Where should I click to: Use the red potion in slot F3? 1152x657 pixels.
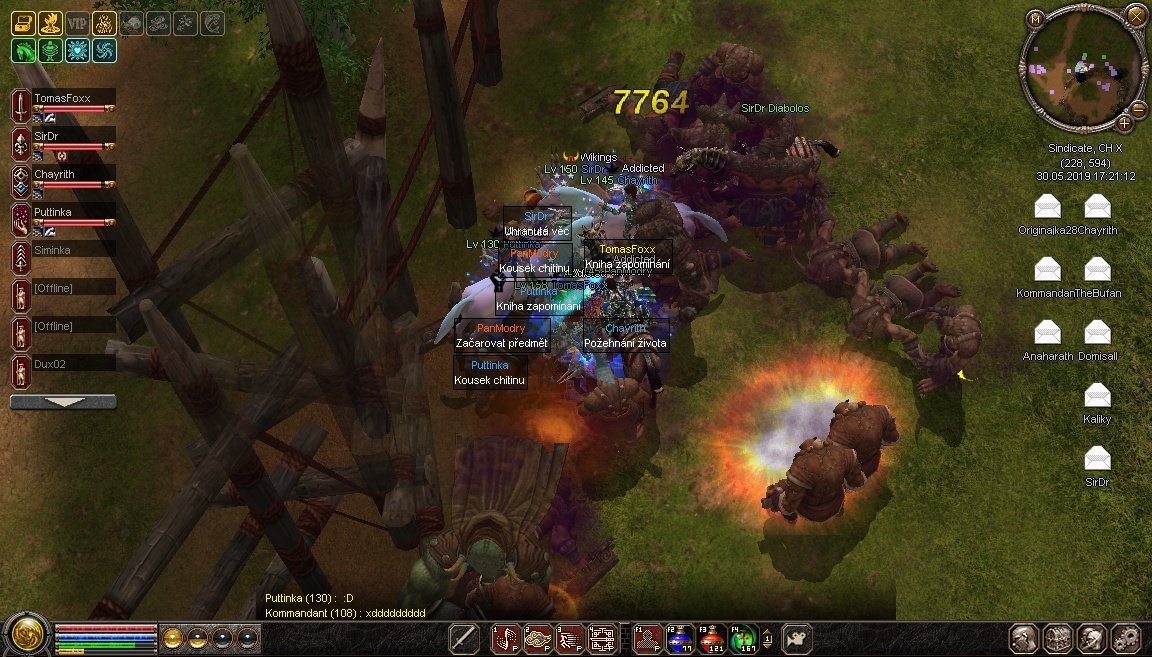click(x=711, y=638)
